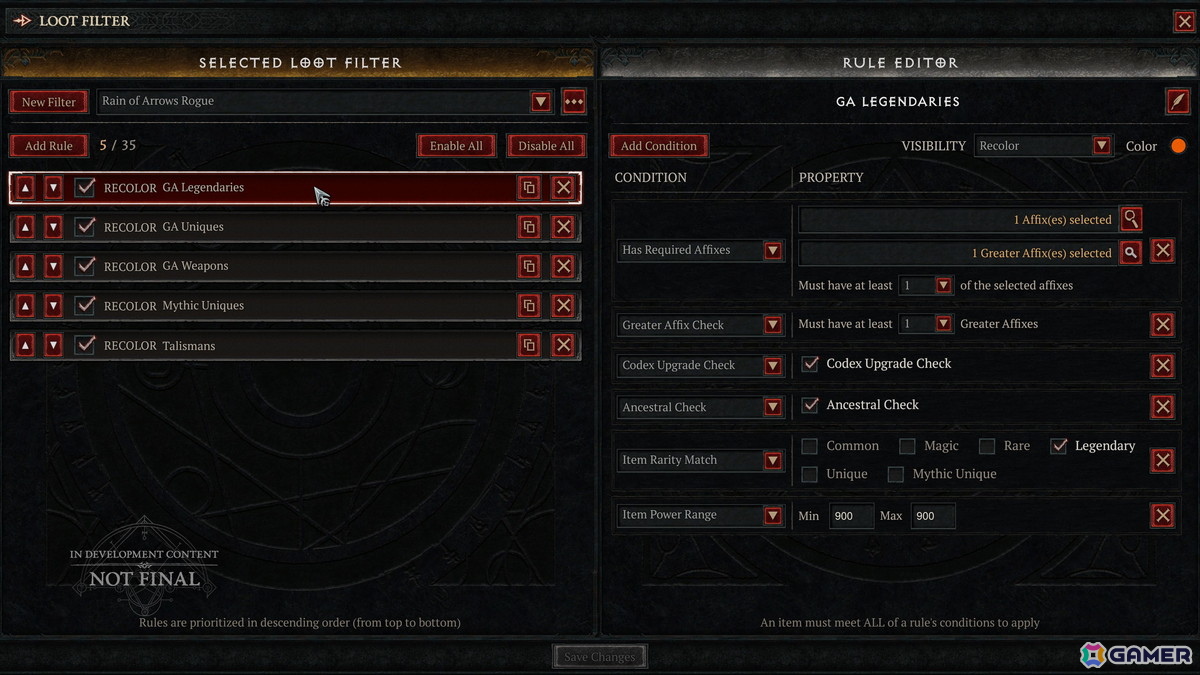Image resolution: width=1200 pixels, height=675 pixels.
Task: Click the Enable All button
Action: [x=456, y=146]
